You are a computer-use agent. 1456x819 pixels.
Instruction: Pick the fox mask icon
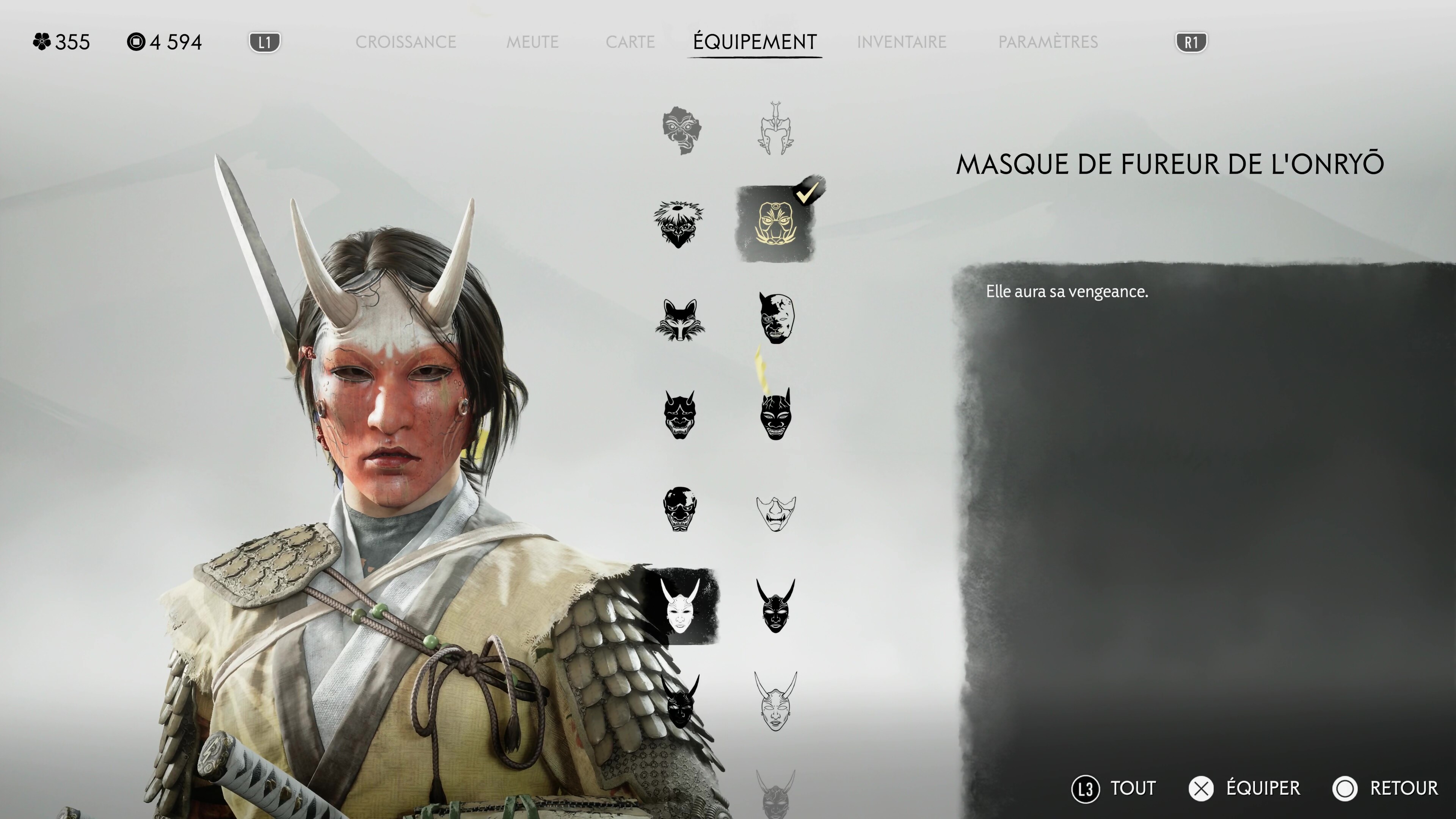[679, 319]
